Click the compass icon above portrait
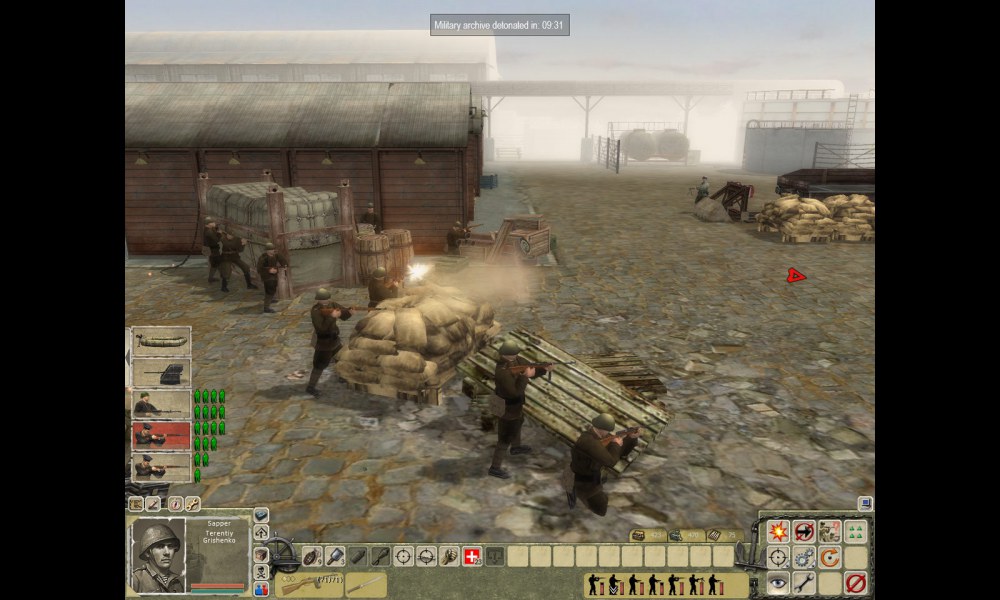The width and height of the screenshot is (1000, 600). 176,504
